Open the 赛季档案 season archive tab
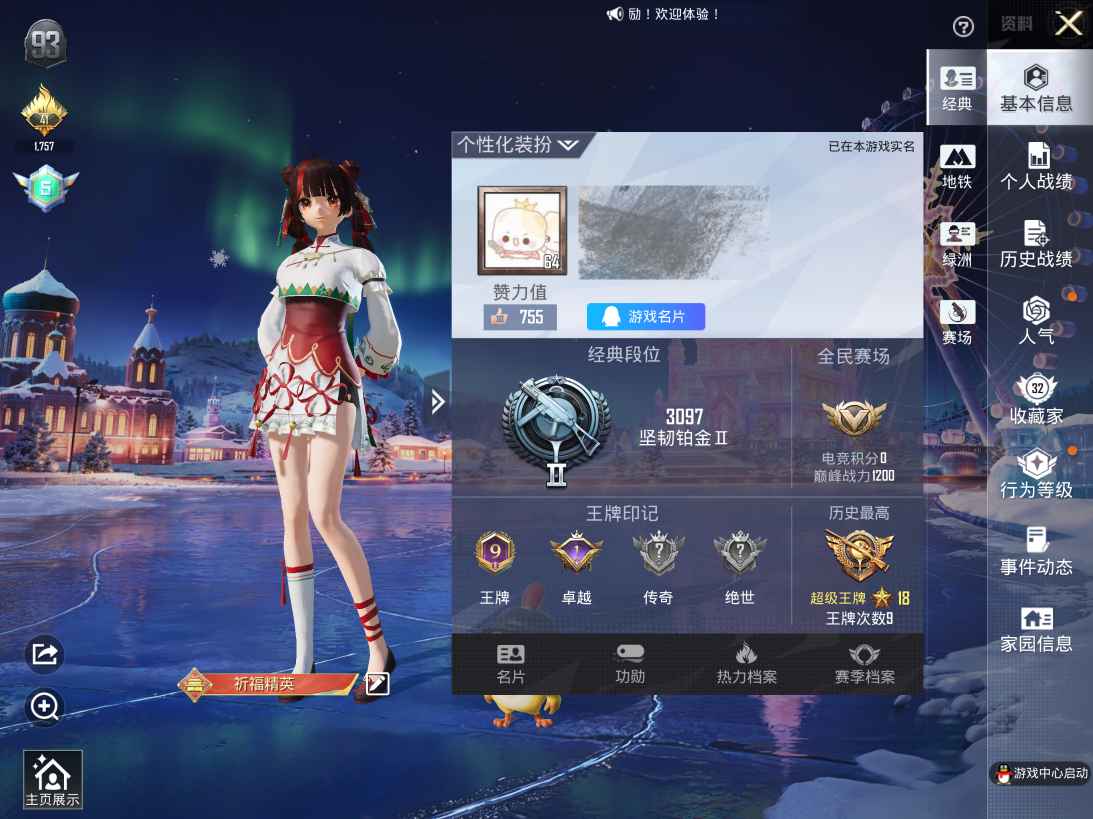1093x819 pixels. click(865, 665)
